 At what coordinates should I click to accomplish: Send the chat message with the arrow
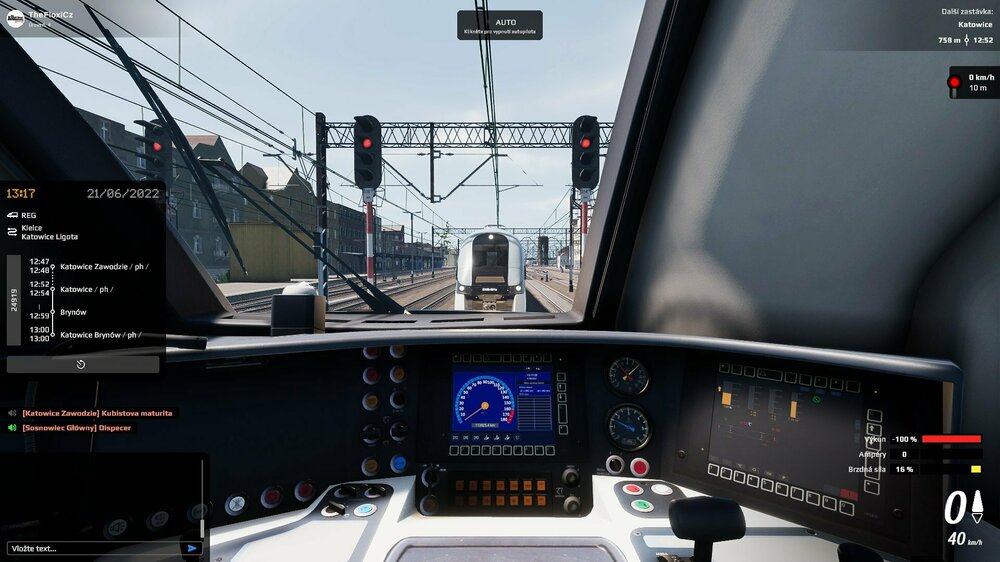192,548
